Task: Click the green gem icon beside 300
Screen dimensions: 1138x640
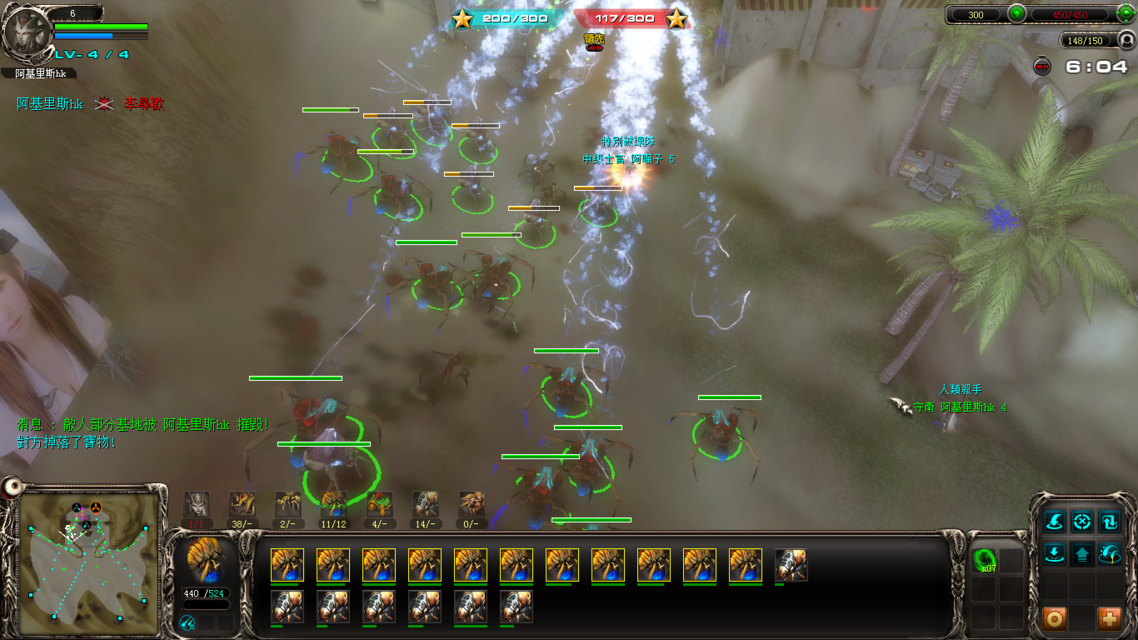Action: pyautogui.click(x=1017, y=14)
